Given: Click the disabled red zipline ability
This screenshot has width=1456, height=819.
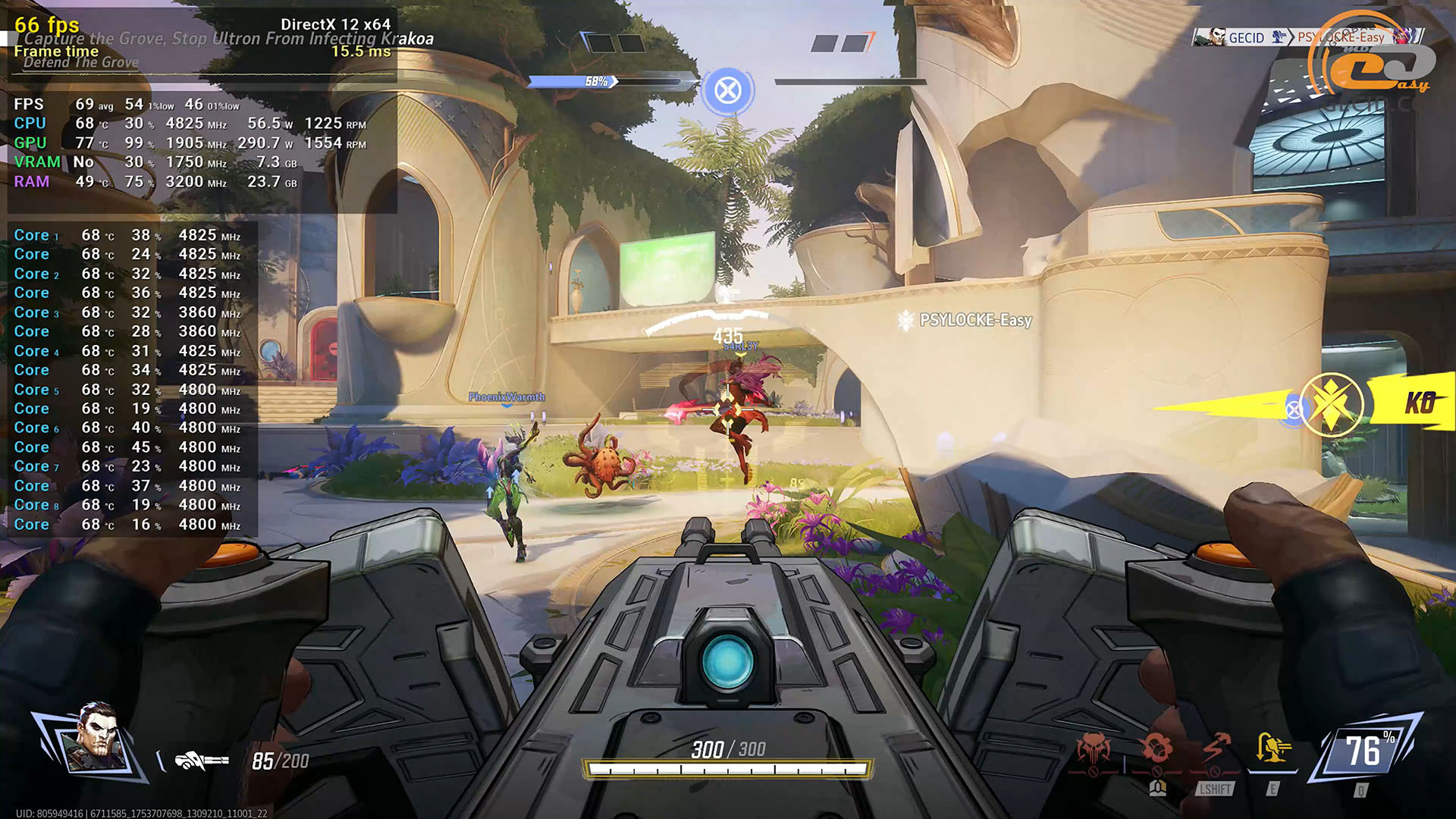Looking at the screenshot, I should click(1215, 750).
